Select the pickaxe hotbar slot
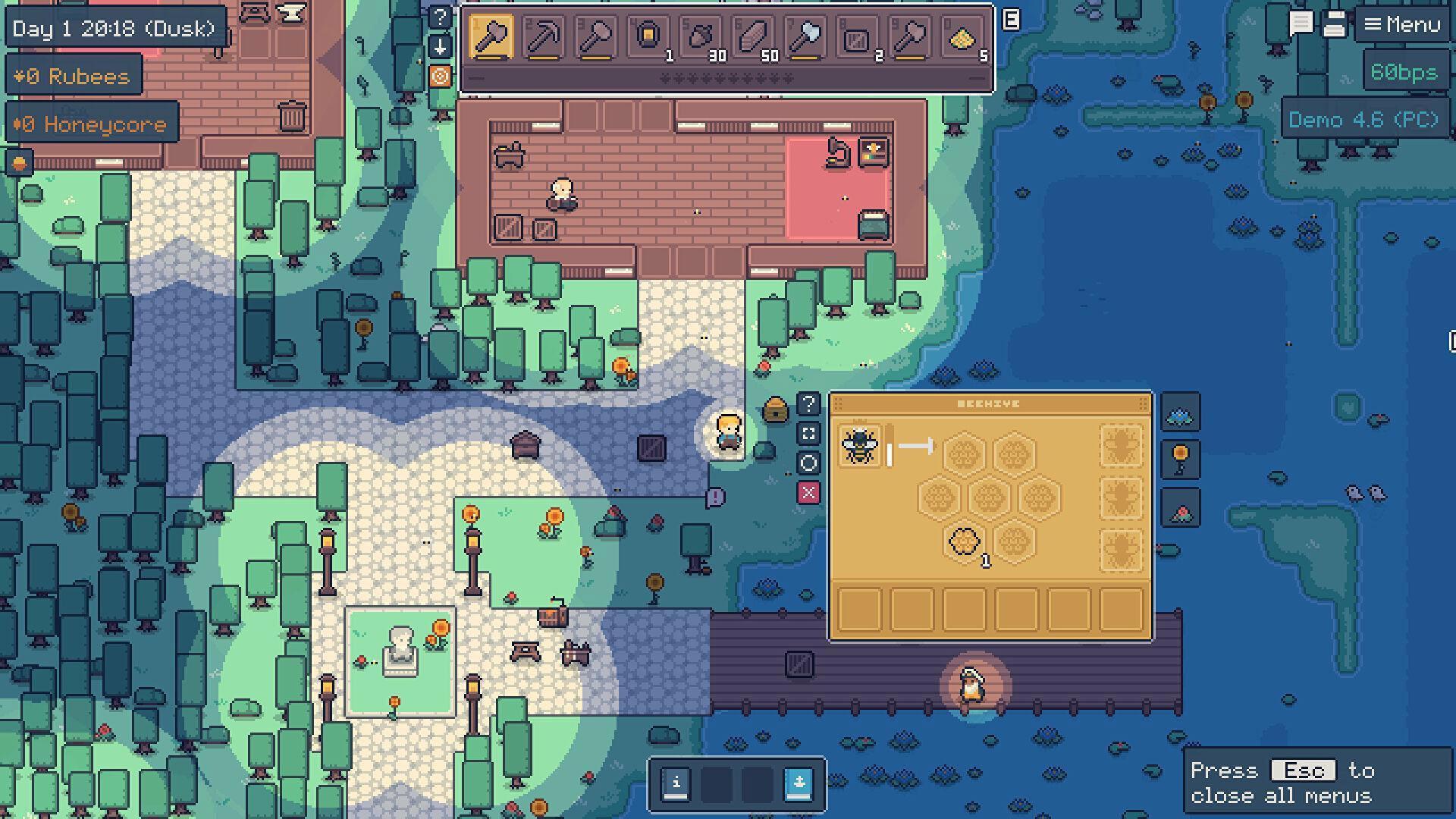1456x819 pixels. coord(544,37)
